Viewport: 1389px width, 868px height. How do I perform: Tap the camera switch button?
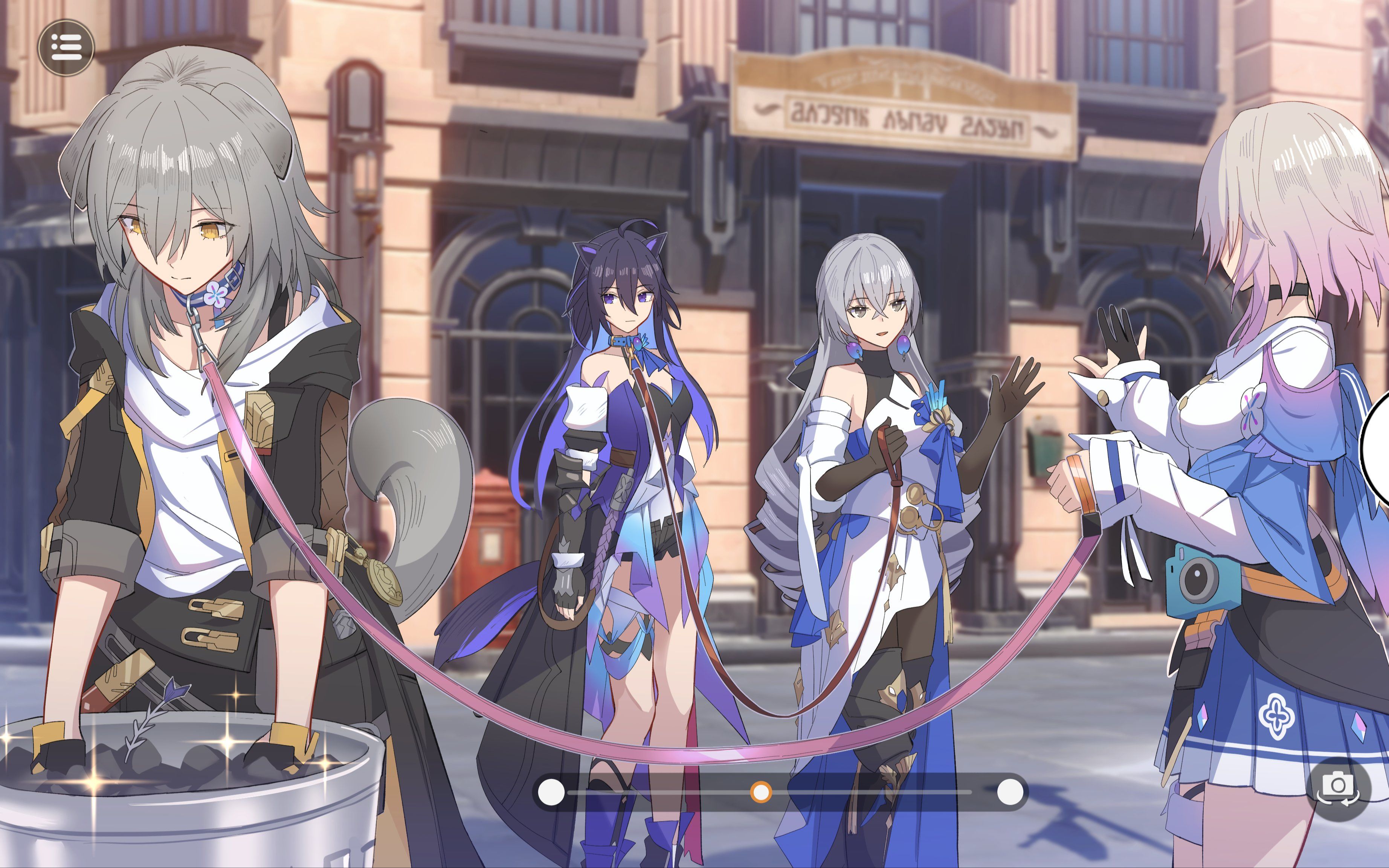coord(1338,787)
